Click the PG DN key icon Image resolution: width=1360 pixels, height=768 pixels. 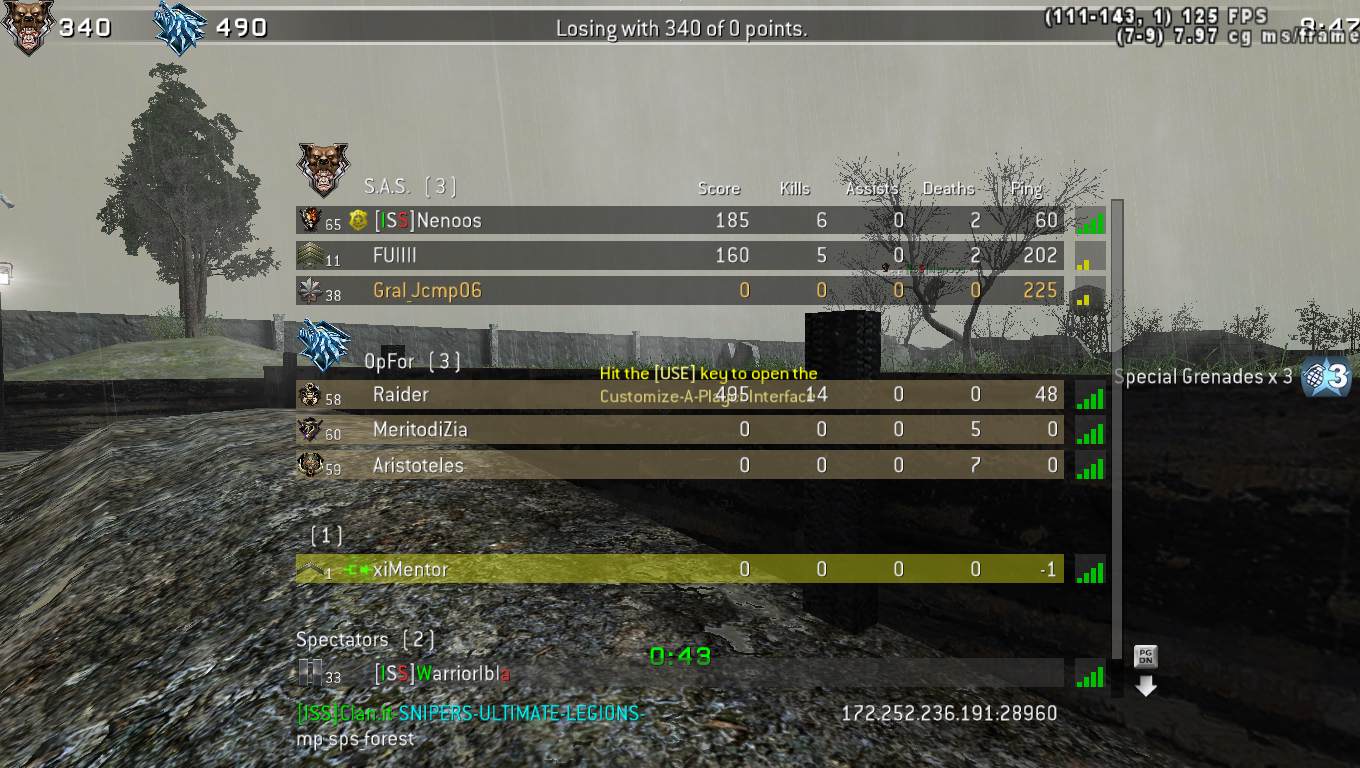coord(1144,656)
